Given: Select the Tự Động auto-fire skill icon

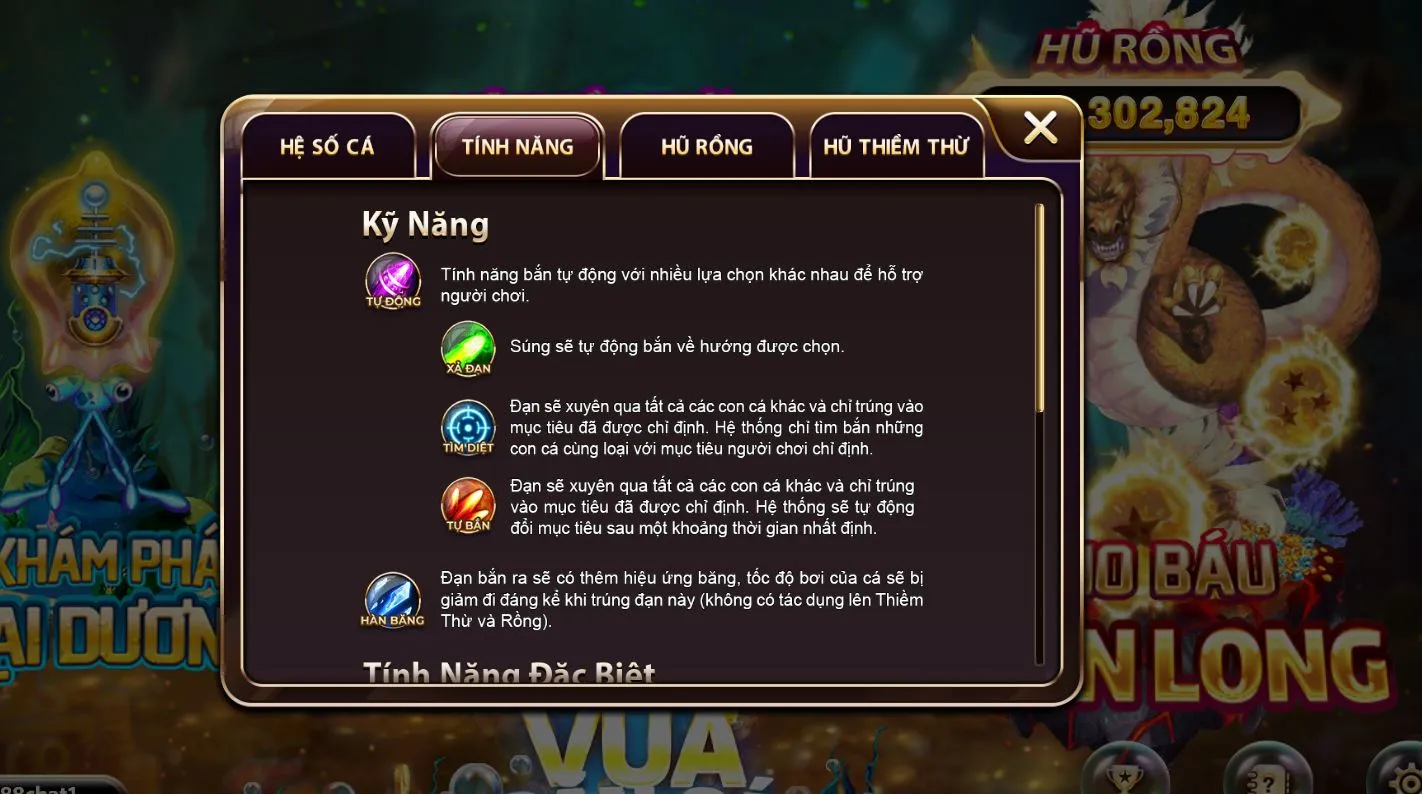Looking at the screenshot, I should pos(393,280).
